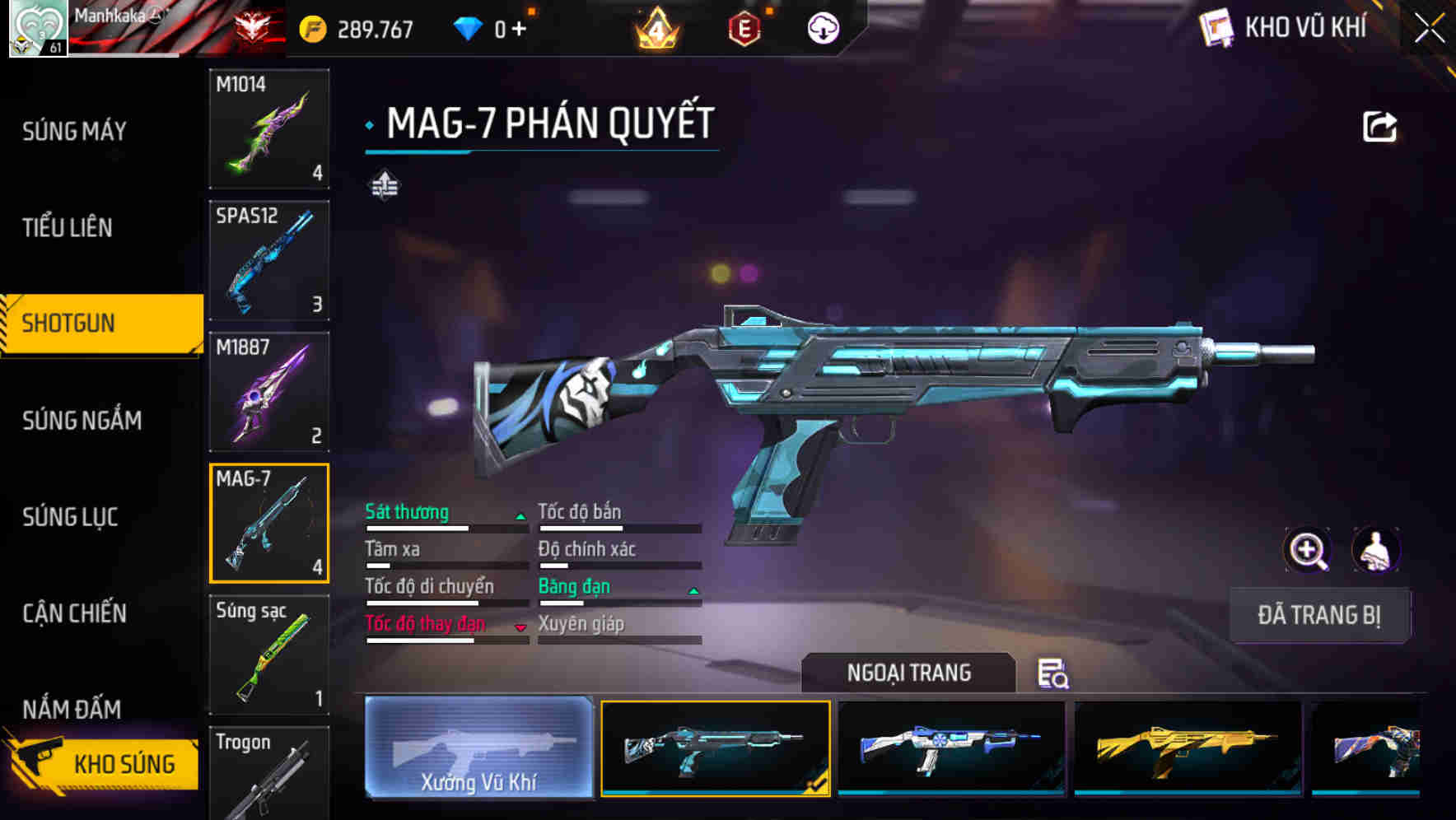Open the KHO VŨ KHÍ guide book
The height and width of the screenshot is (820, 1456).
tap(1216, 28)
